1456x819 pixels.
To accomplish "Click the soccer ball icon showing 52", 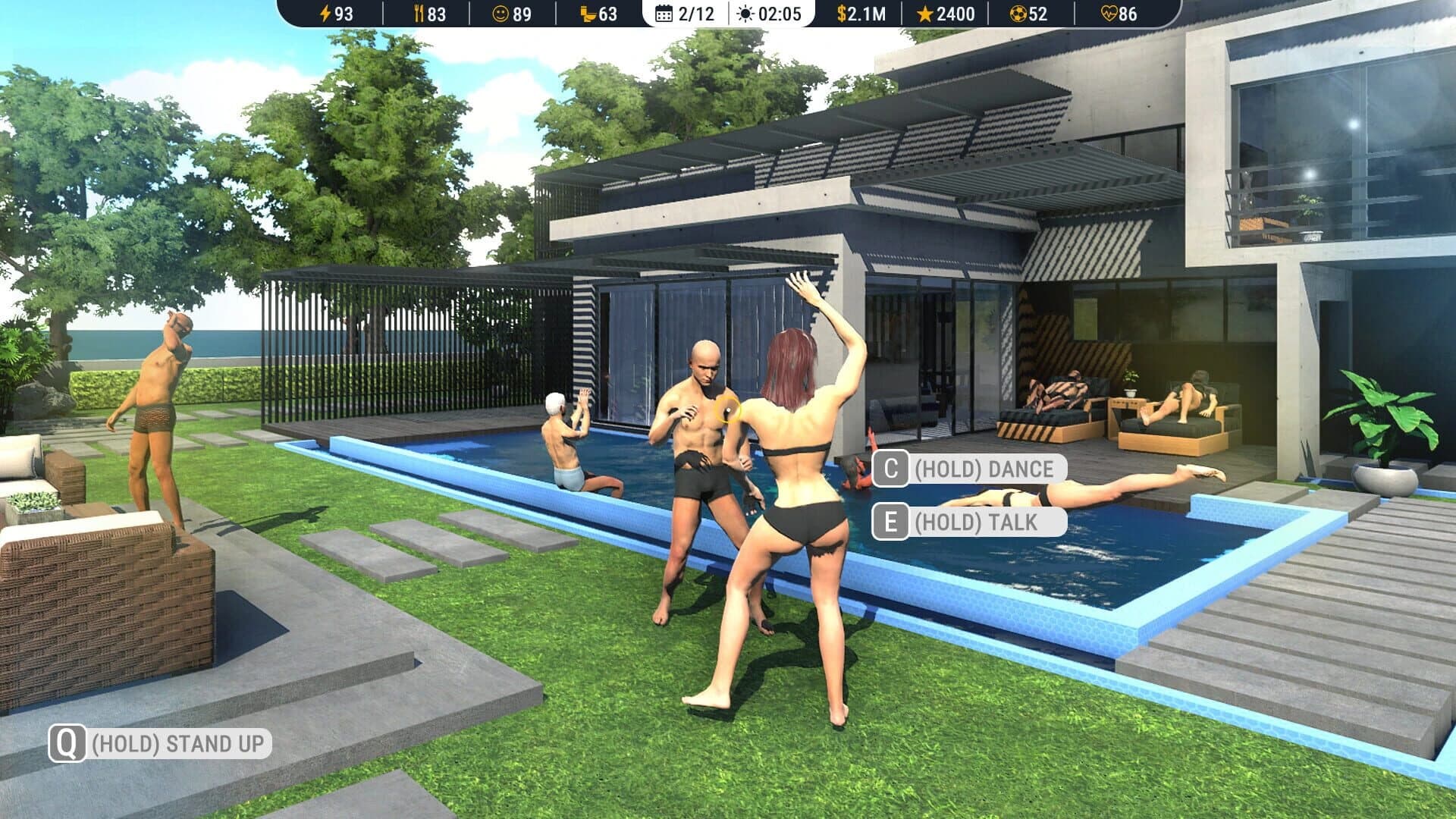I will click(x=1033, y=13).
